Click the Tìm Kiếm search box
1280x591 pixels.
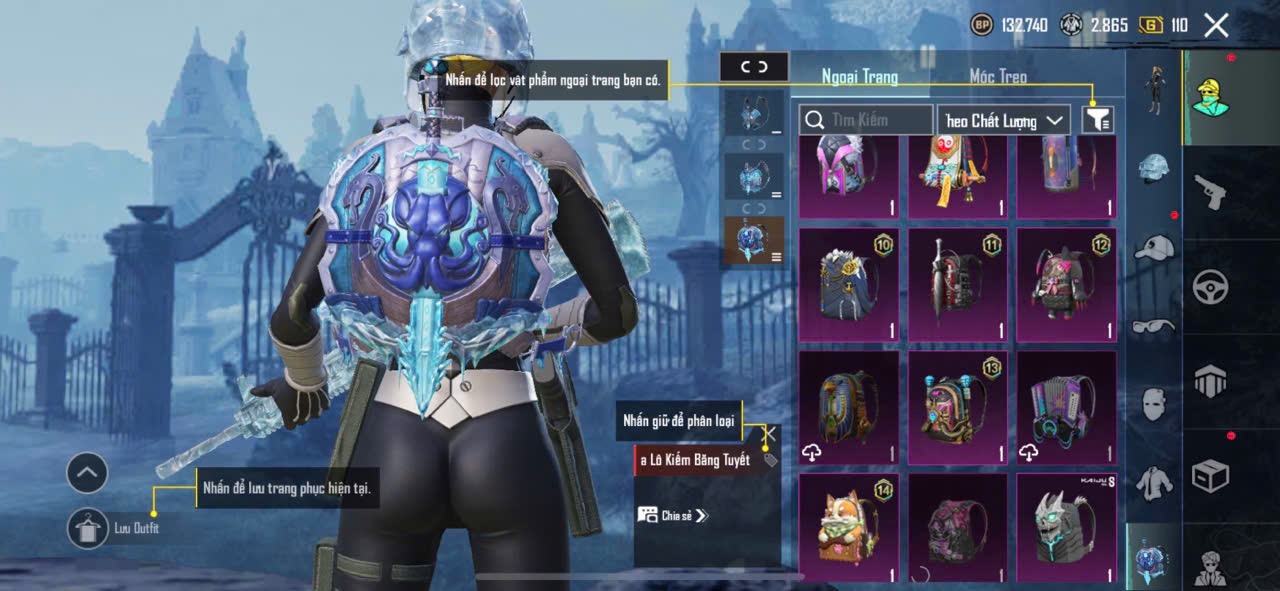[x=866, y=120]
